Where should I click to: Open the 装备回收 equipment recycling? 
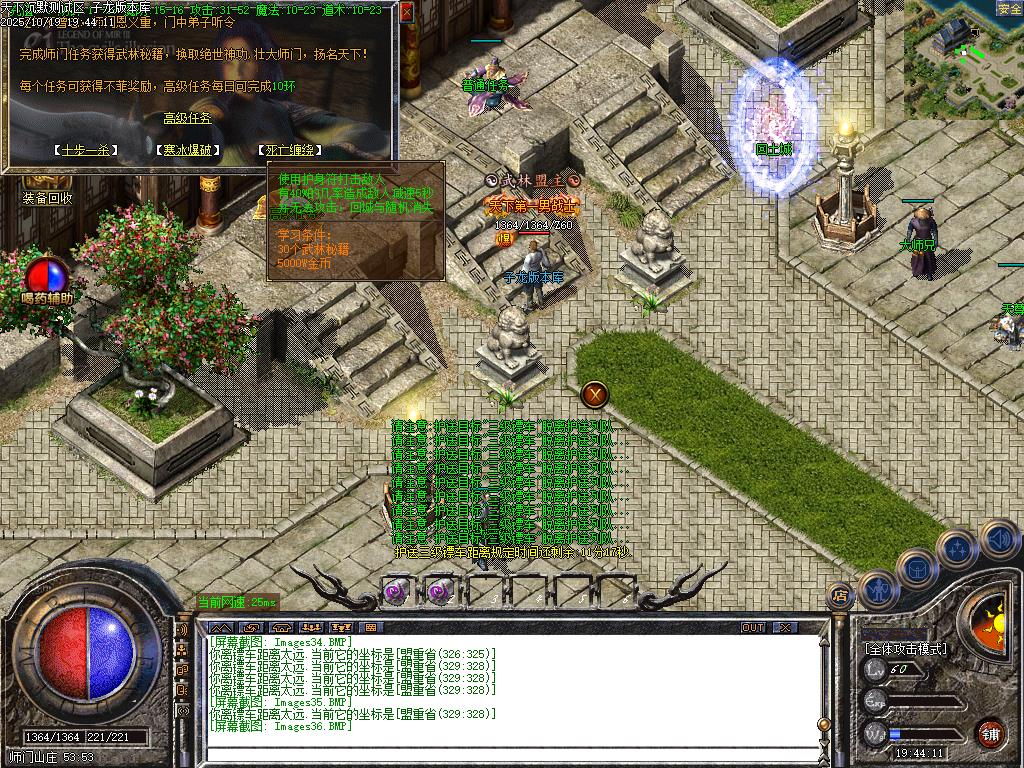point(47,198)
